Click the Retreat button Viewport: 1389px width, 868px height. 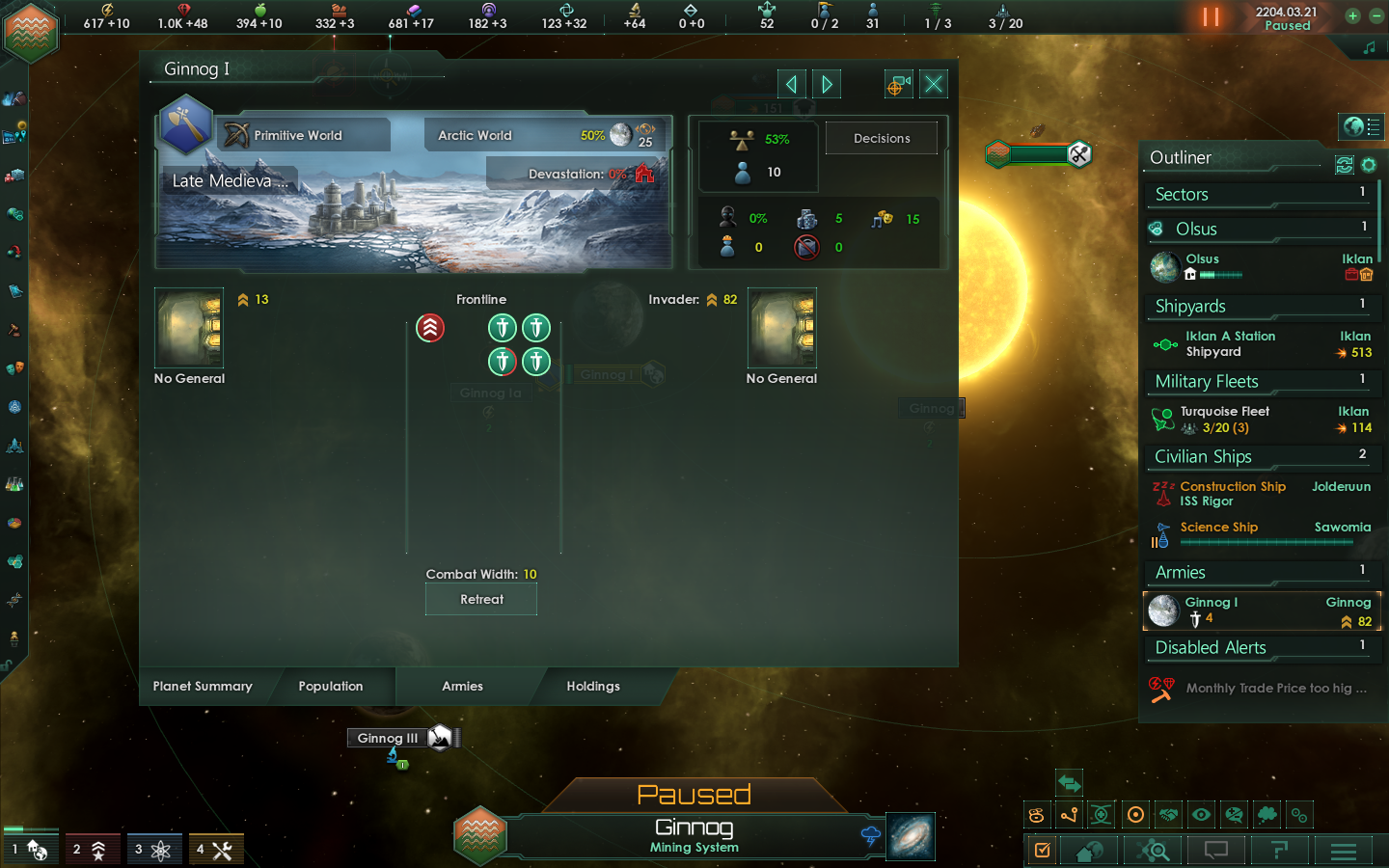[480, 599]
